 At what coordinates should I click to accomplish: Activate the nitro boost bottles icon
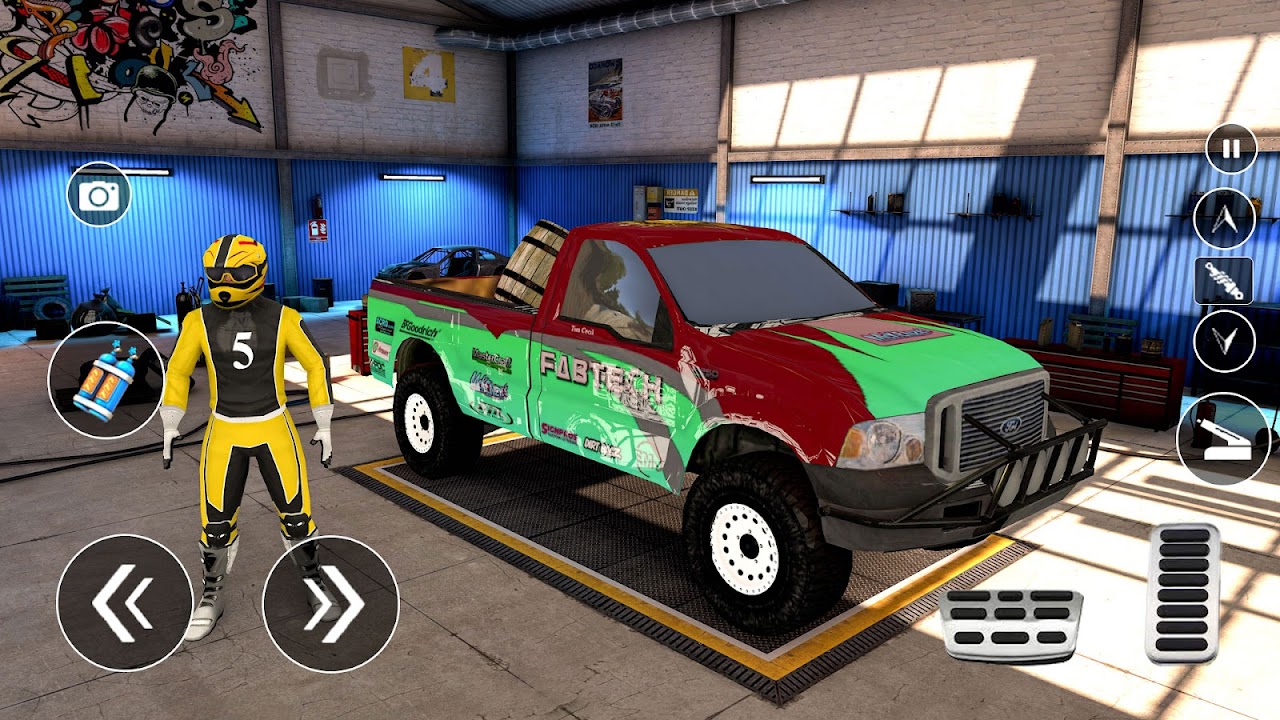pyautogui.click(x=105, y=381)
